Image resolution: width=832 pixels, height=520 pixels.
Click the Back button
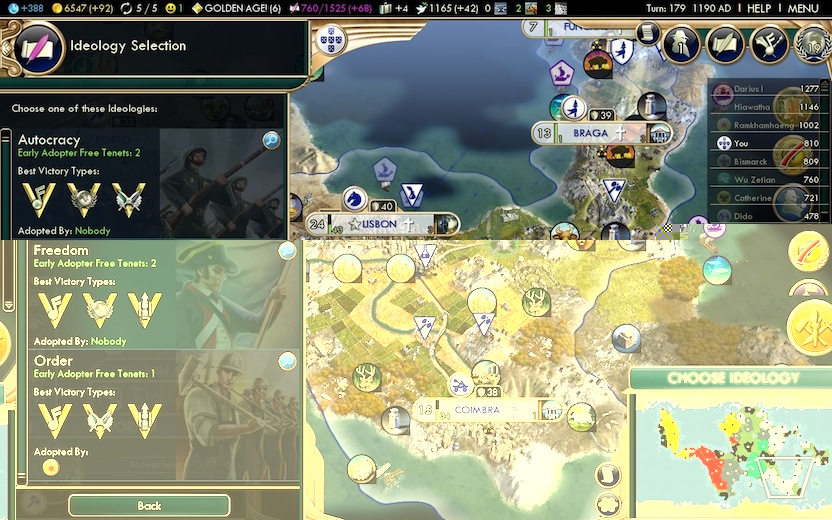coord(149,505)
